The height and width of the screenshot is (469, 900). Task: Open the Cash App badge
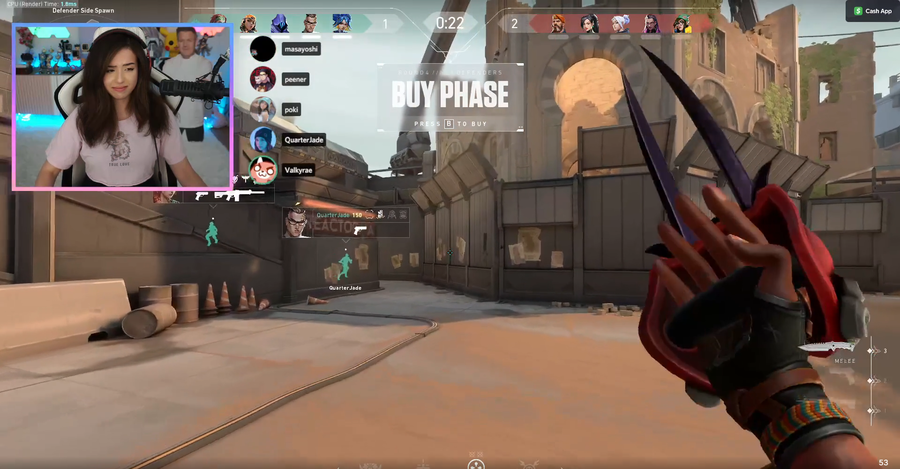(872, 11)
